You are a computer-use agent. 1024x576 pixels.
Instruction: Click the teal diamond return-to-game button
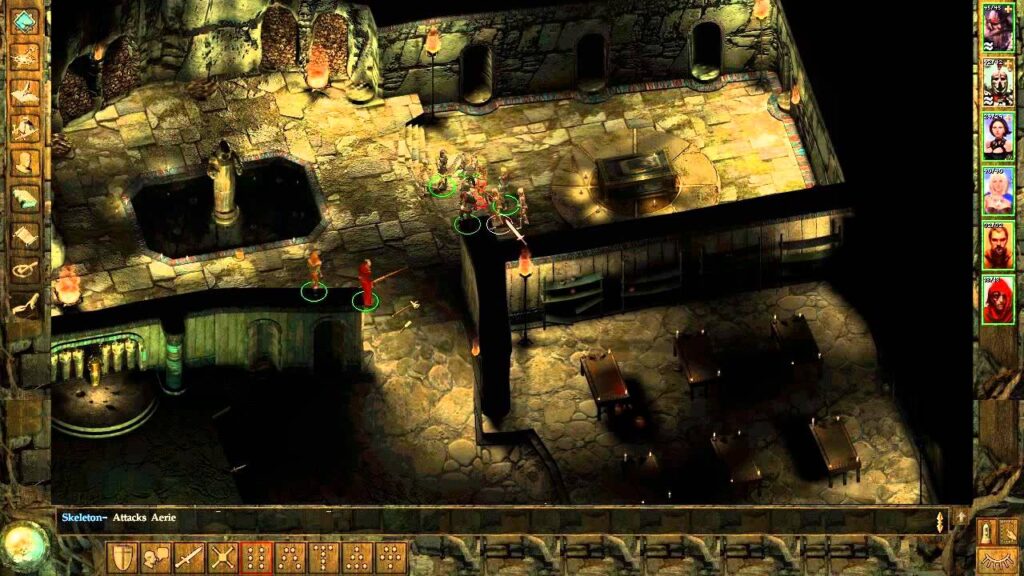point(25,20)
